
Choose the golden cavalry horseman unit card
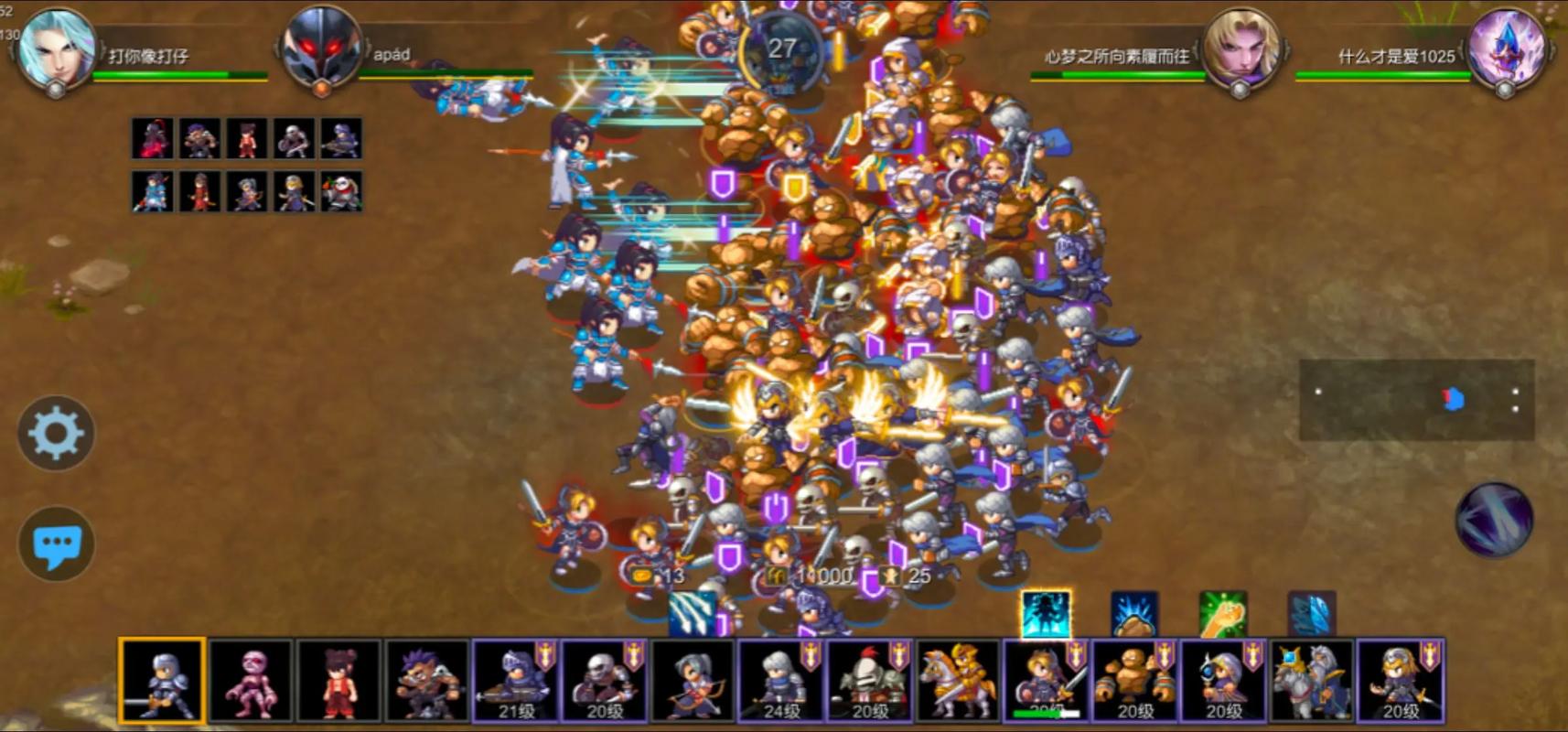coord(958,682)
